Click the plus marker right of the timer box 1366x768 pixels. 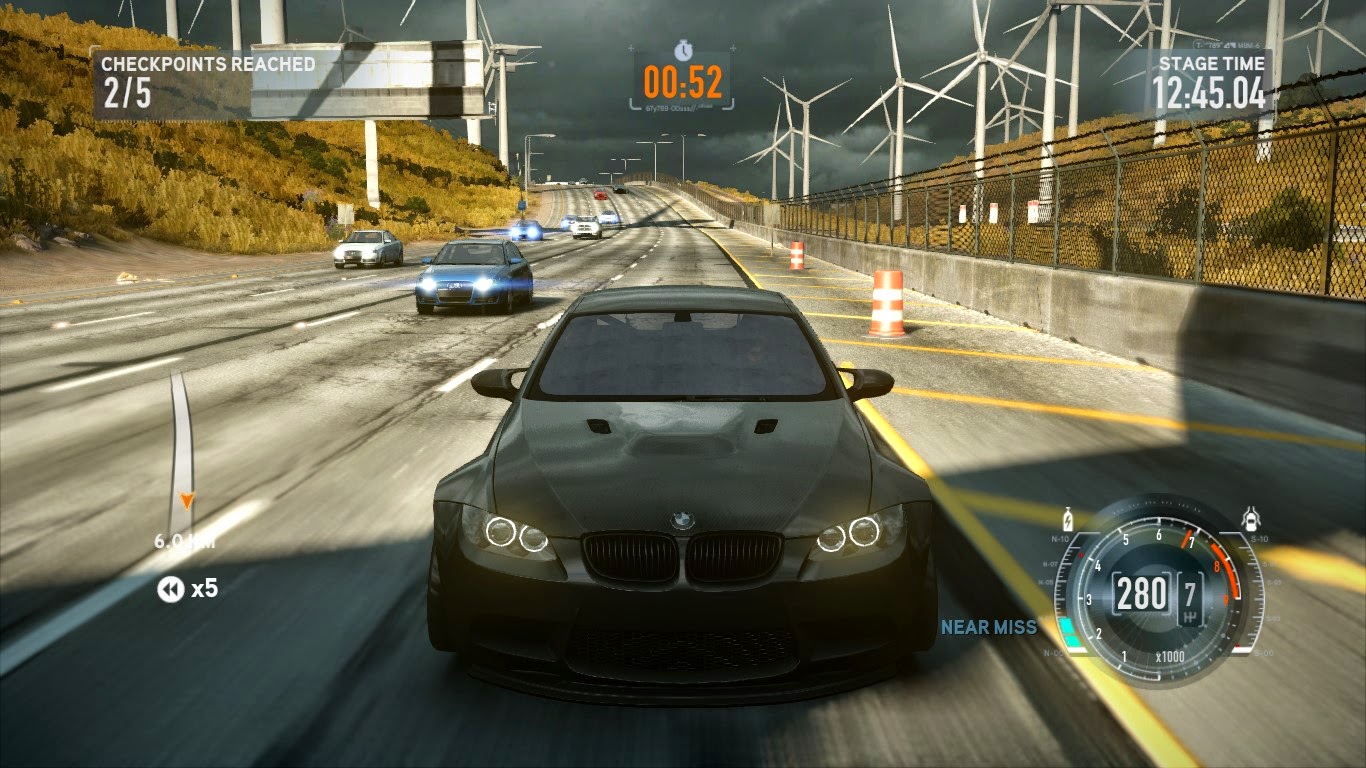(733, 48)
